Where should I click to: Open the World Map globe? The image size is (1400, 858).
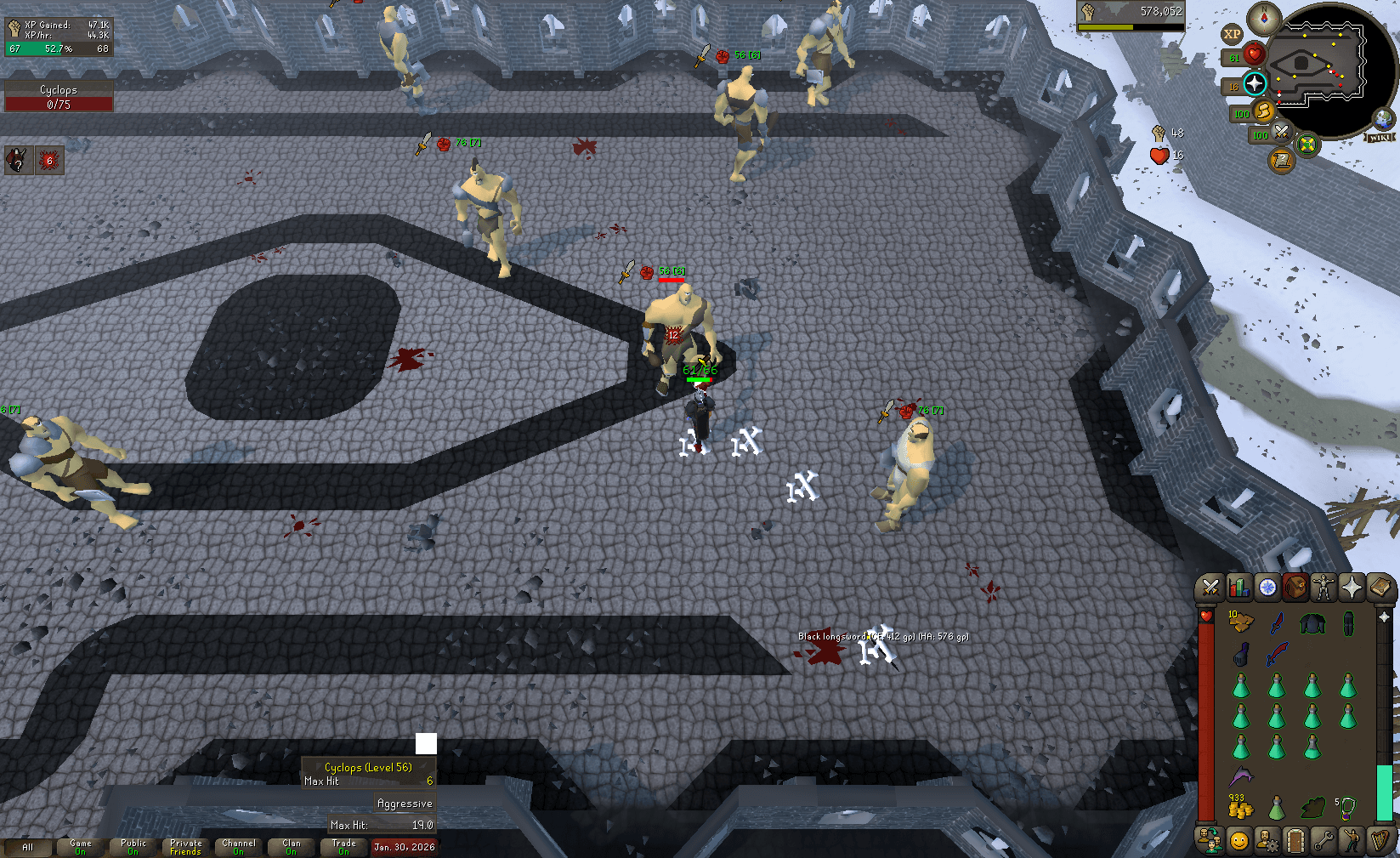(1383, 118)
